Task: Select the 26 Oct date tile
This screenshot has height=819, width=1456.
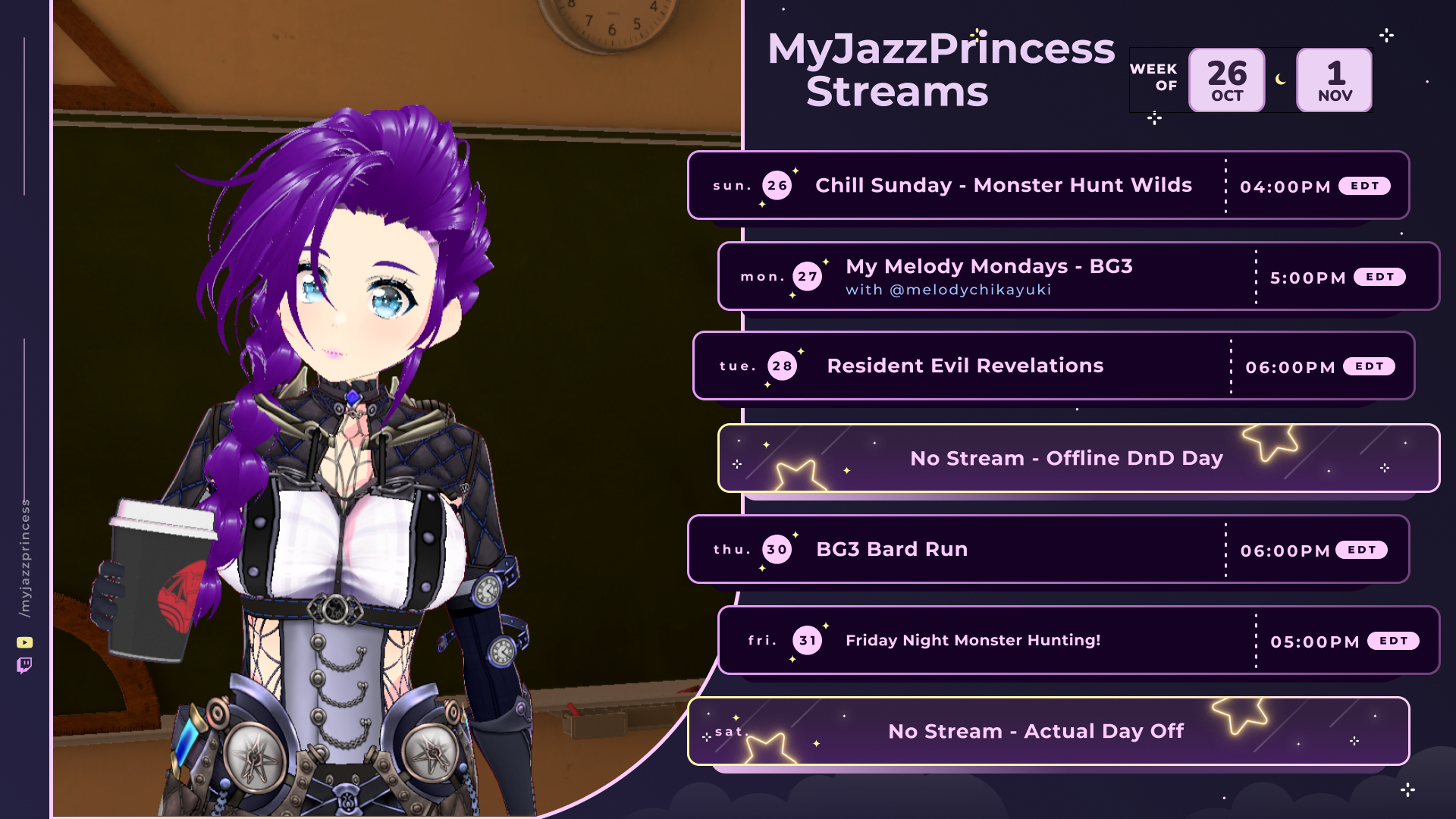Action: pos(1226,80)
